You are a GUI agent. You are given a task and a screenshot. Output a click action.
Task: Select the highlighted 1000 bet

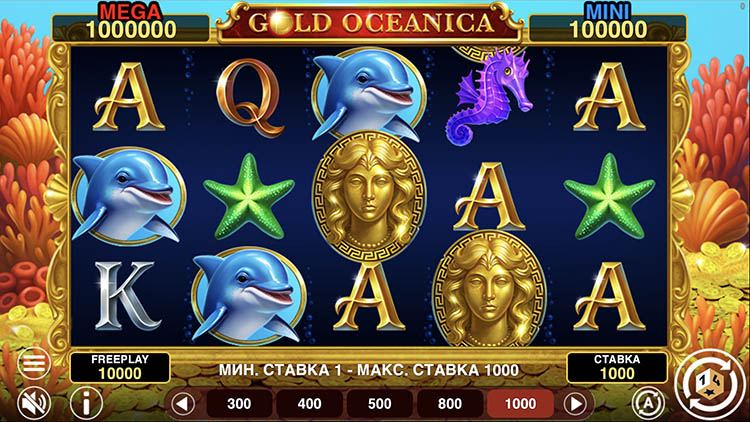point(521,404)
